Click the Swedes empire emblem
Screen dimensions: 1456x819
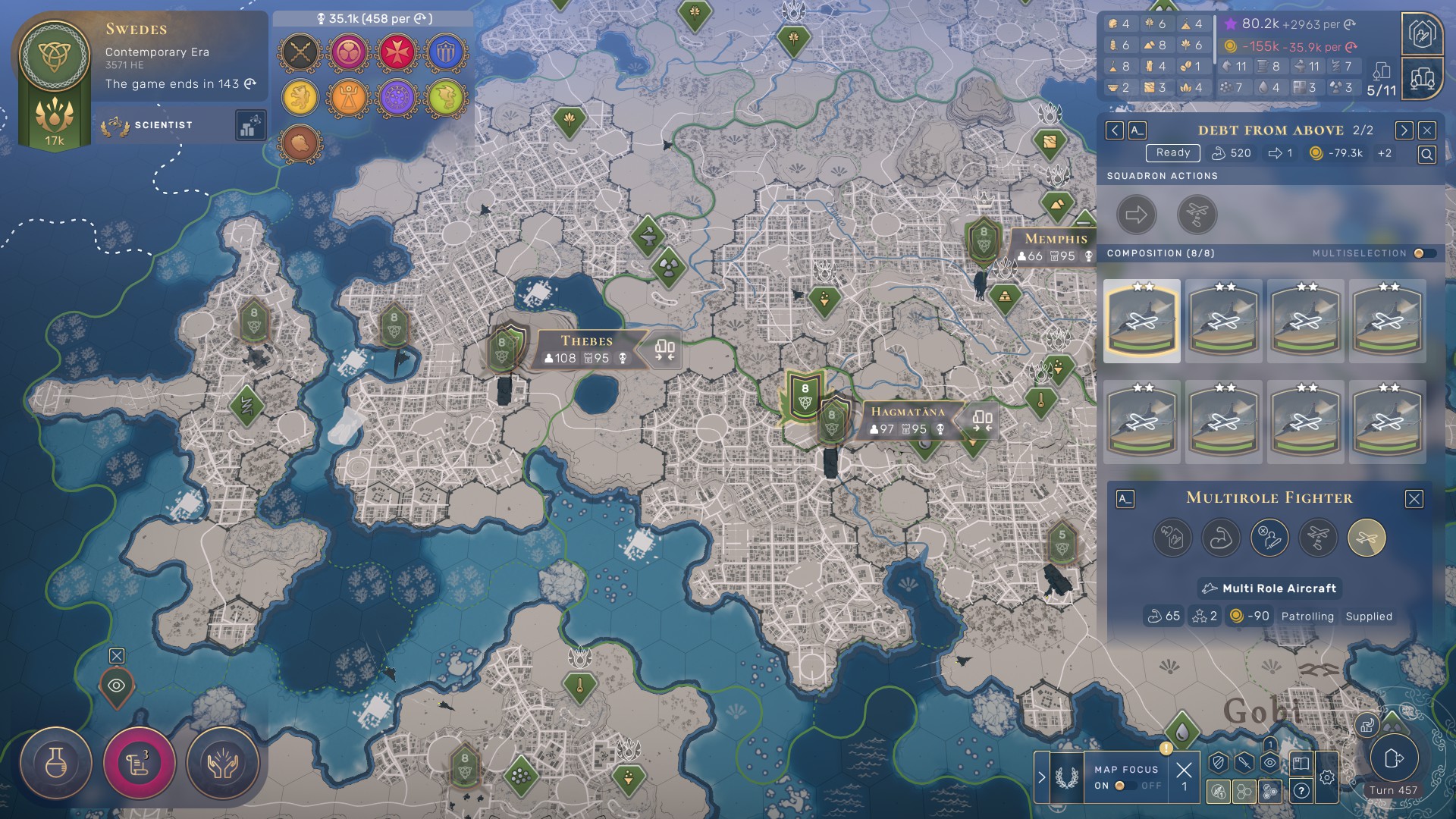[55, 55]
